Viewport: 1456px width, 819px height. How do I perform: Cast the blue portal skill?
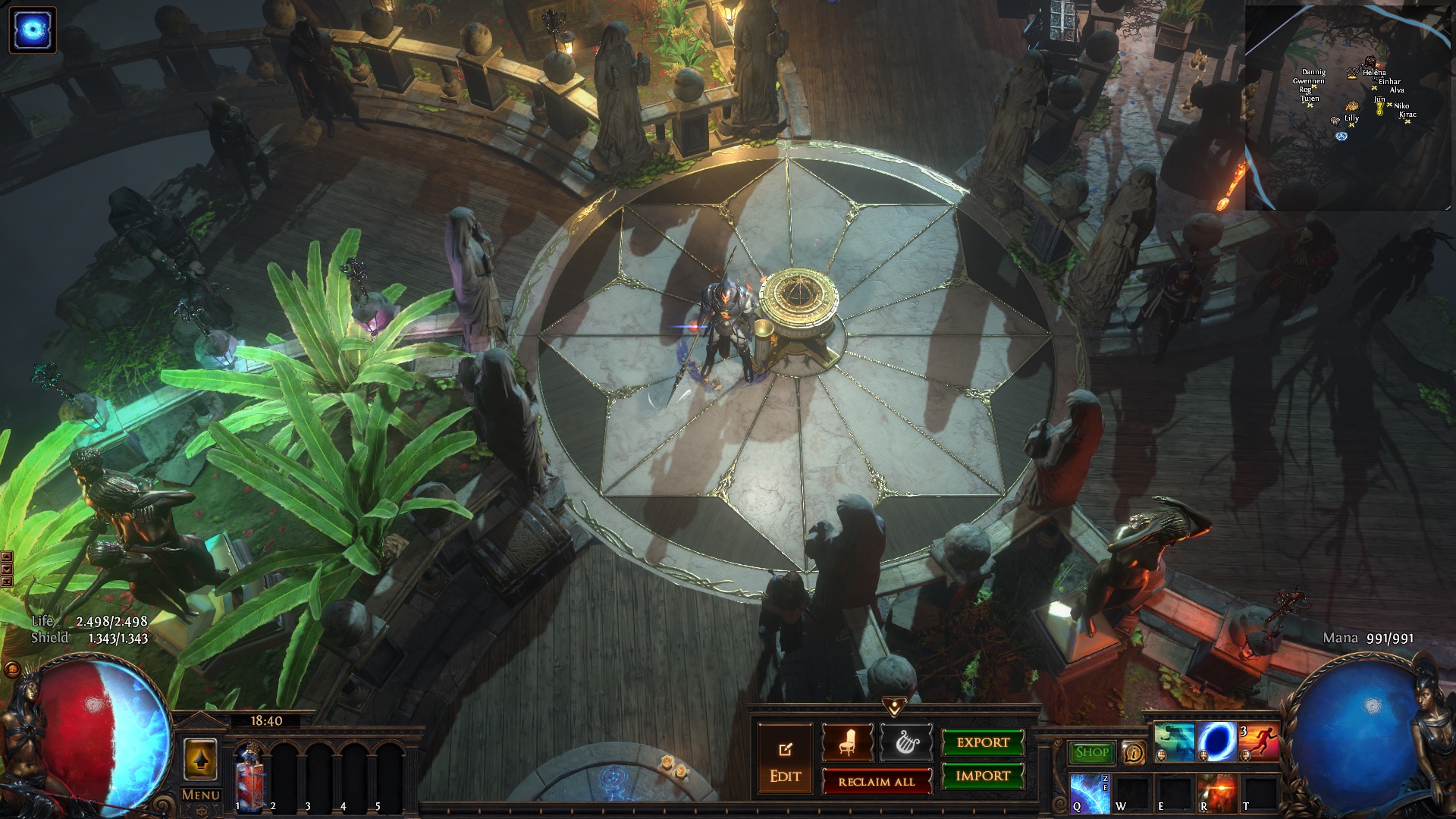[1216, 742]
